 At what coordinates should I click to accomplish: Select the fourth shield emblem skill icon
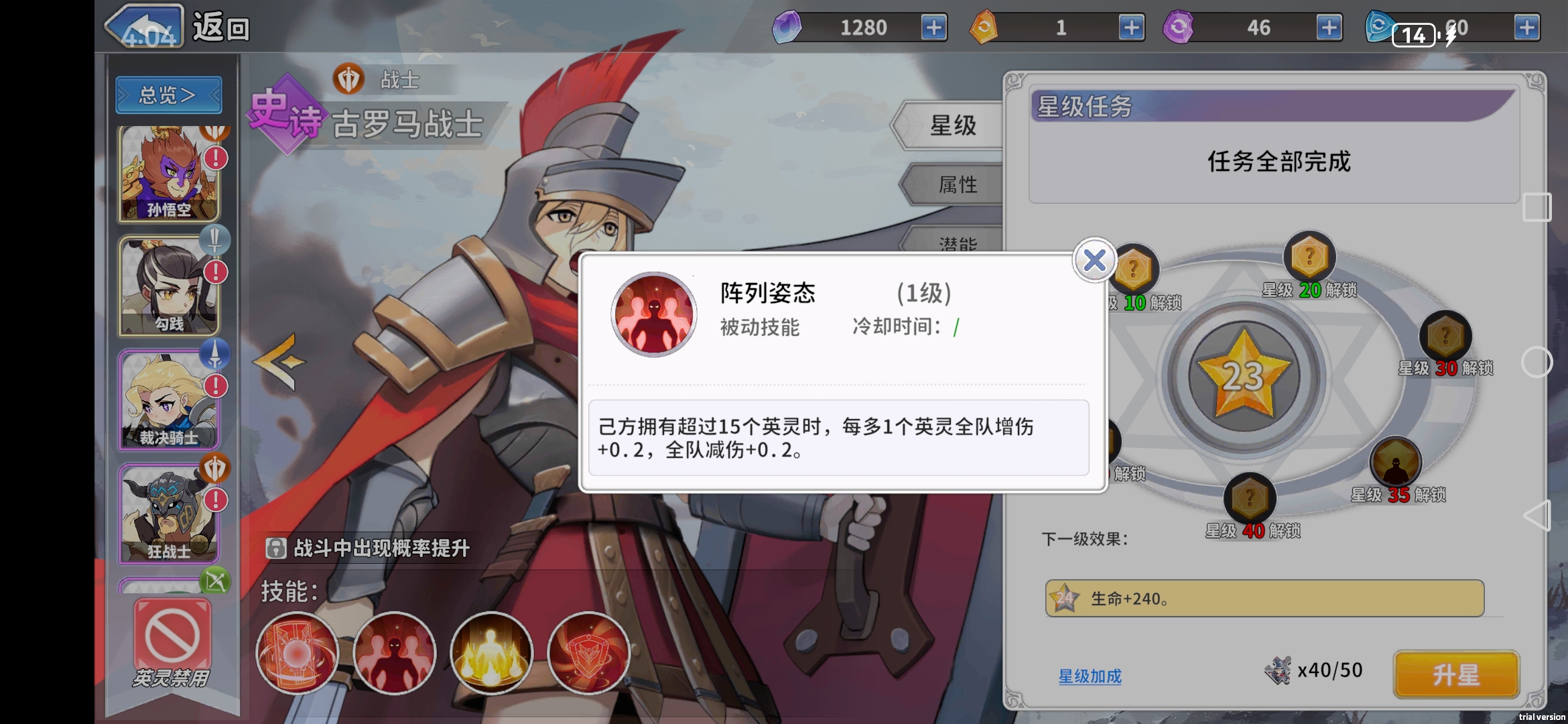(x=588, y=654)
